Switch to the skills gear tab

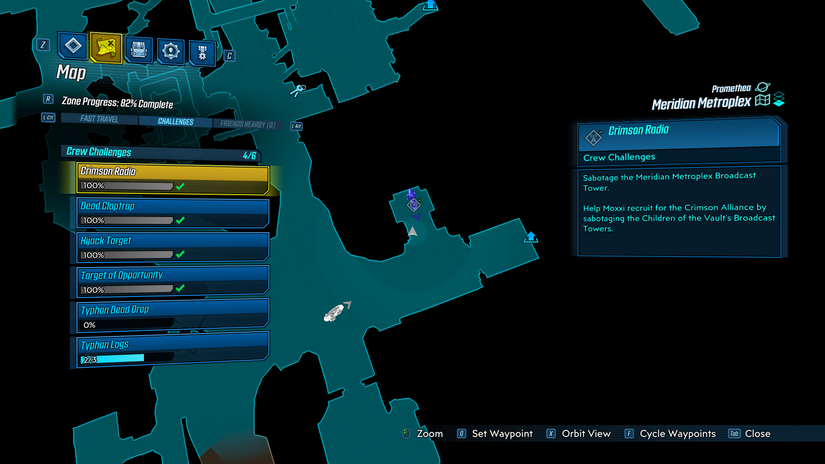(171, 47)
